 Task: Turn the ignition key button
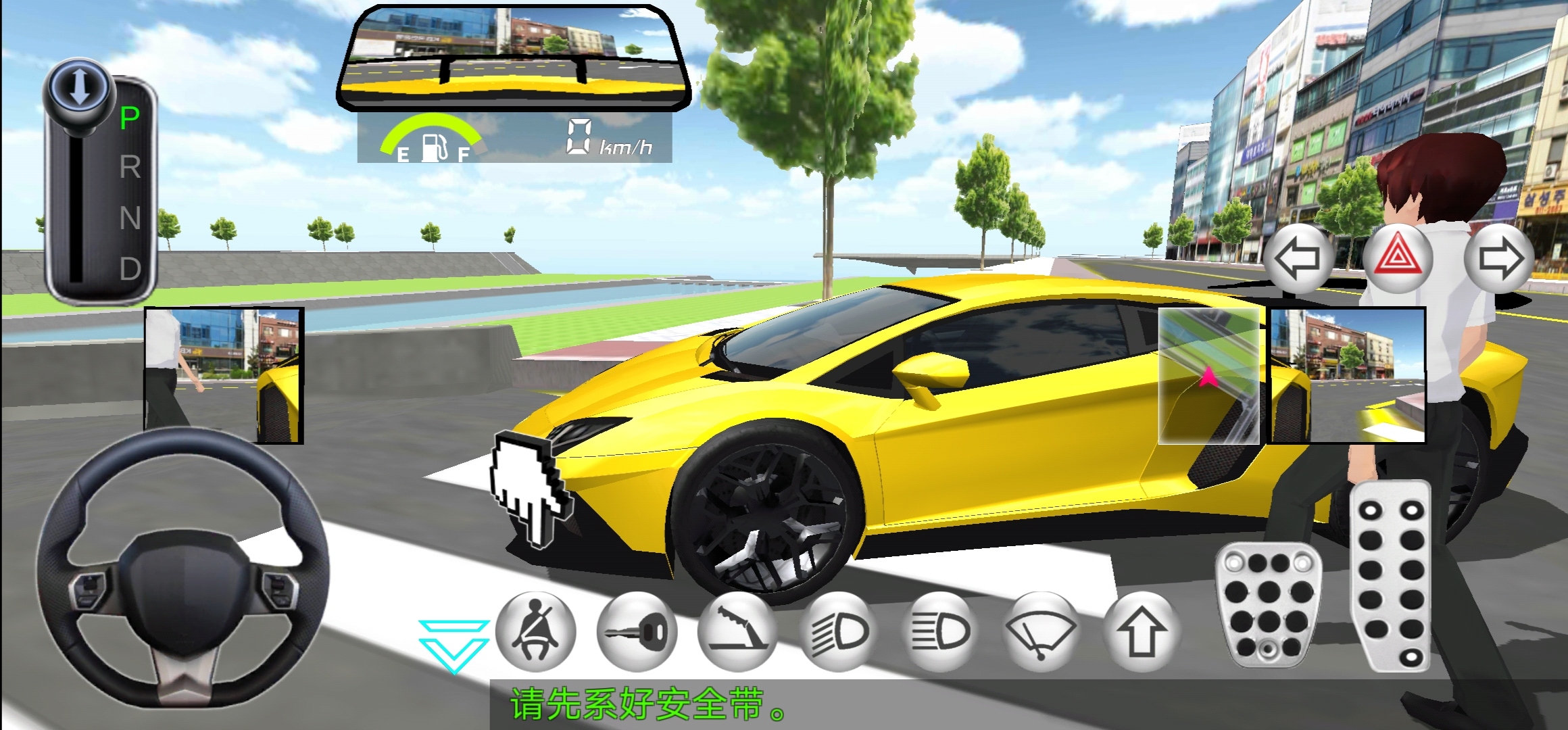pos(637,633)
